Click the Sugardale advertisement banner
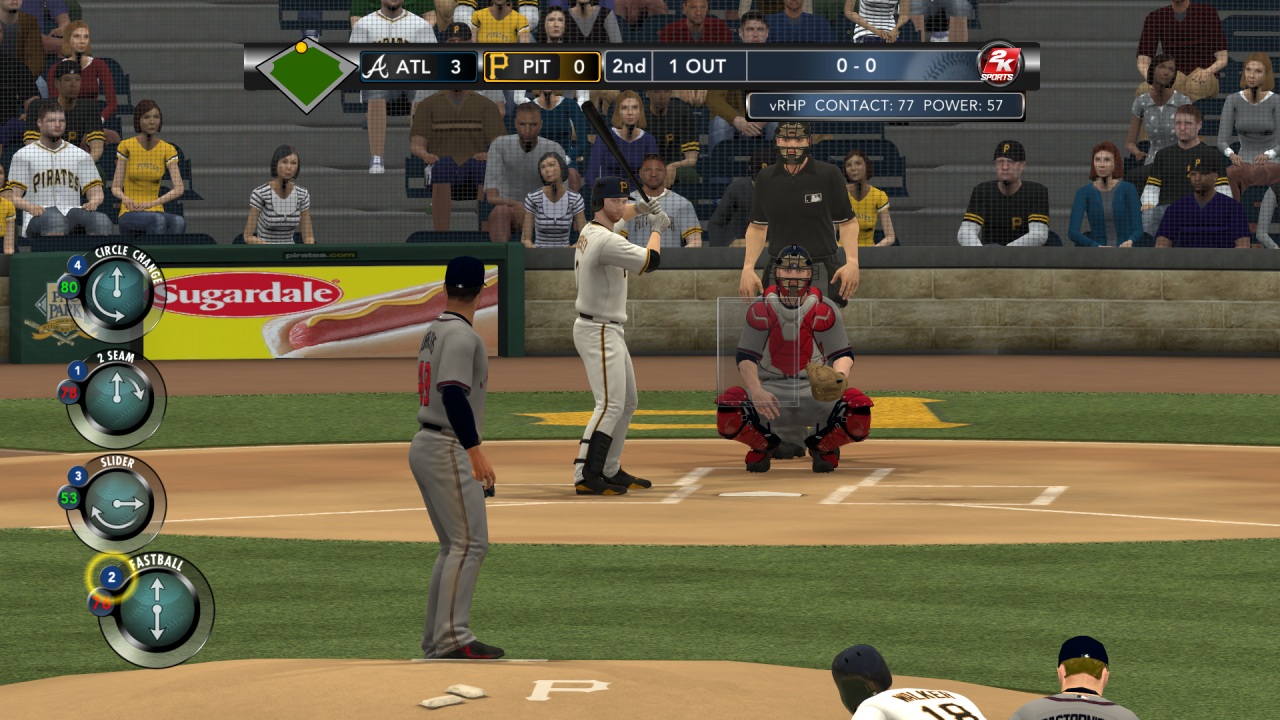 point(248,293)
